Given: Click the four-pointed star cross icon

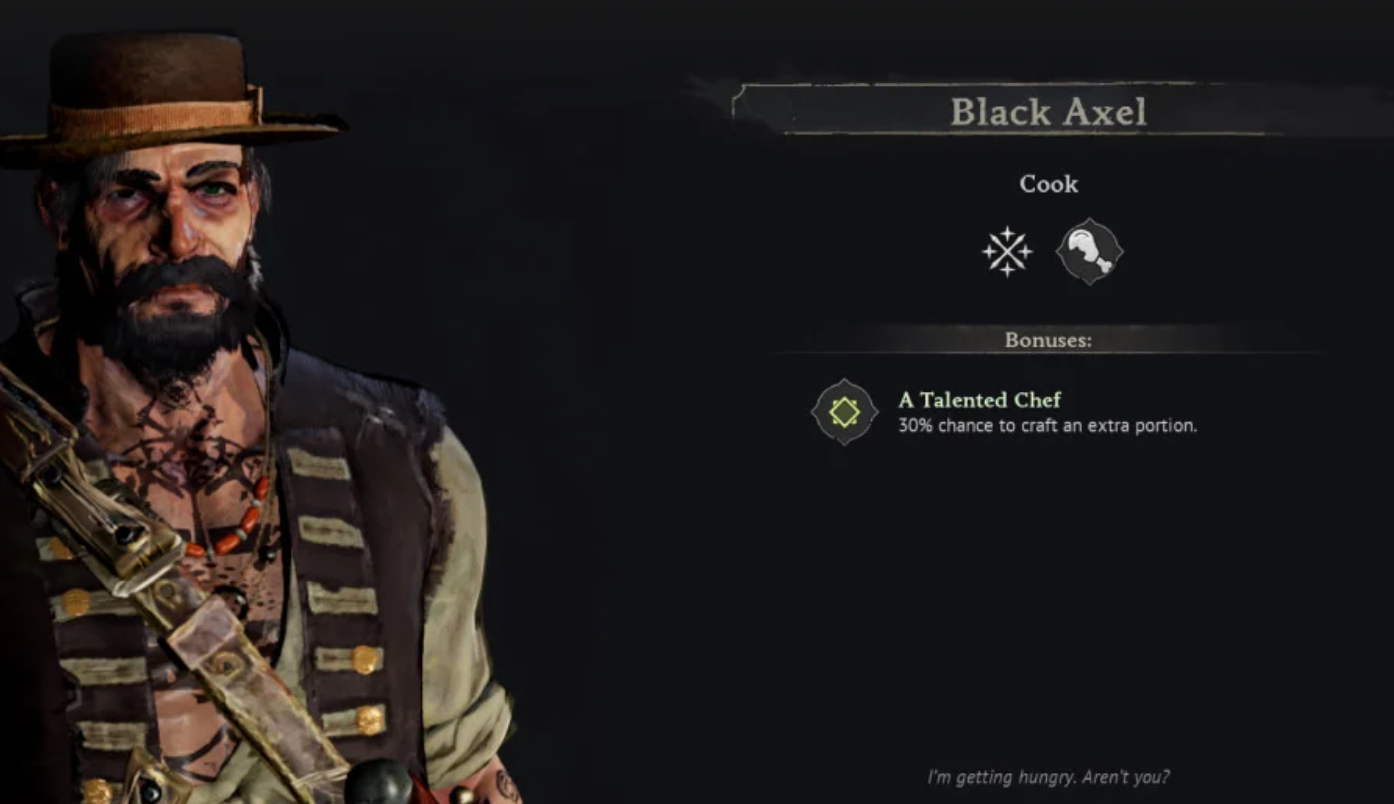Looking at the screenshot, I should coord(1006,251).
